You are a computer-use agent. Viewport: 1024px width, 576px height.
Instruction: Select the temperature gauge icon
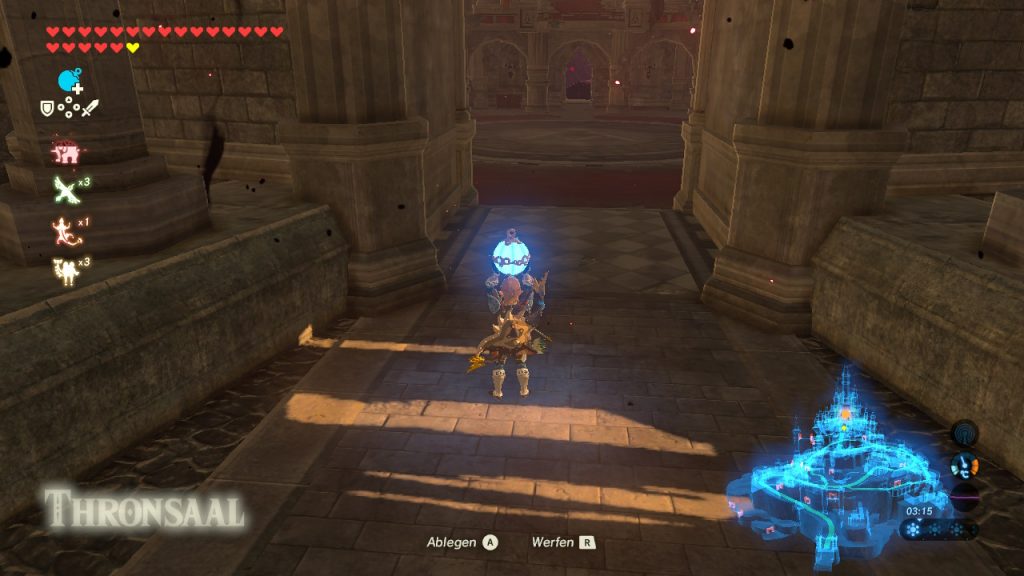[x=964, y=465]
